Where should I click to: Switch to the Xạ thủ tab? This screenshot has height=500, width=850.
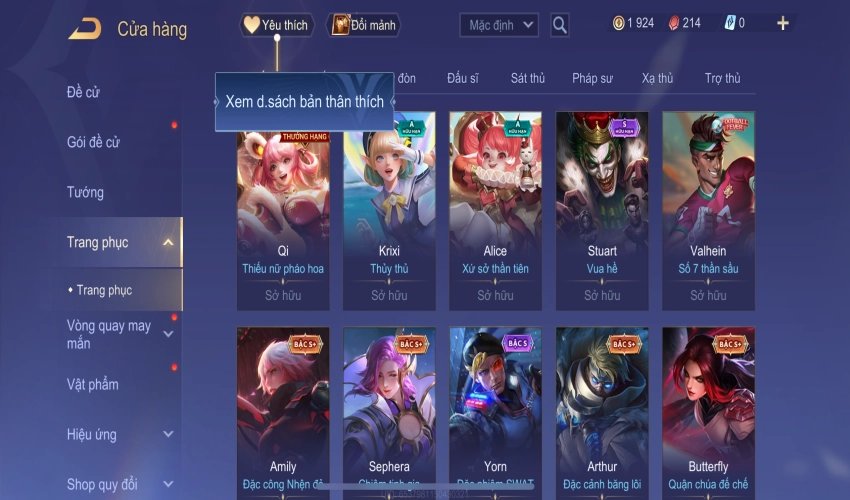657,78
